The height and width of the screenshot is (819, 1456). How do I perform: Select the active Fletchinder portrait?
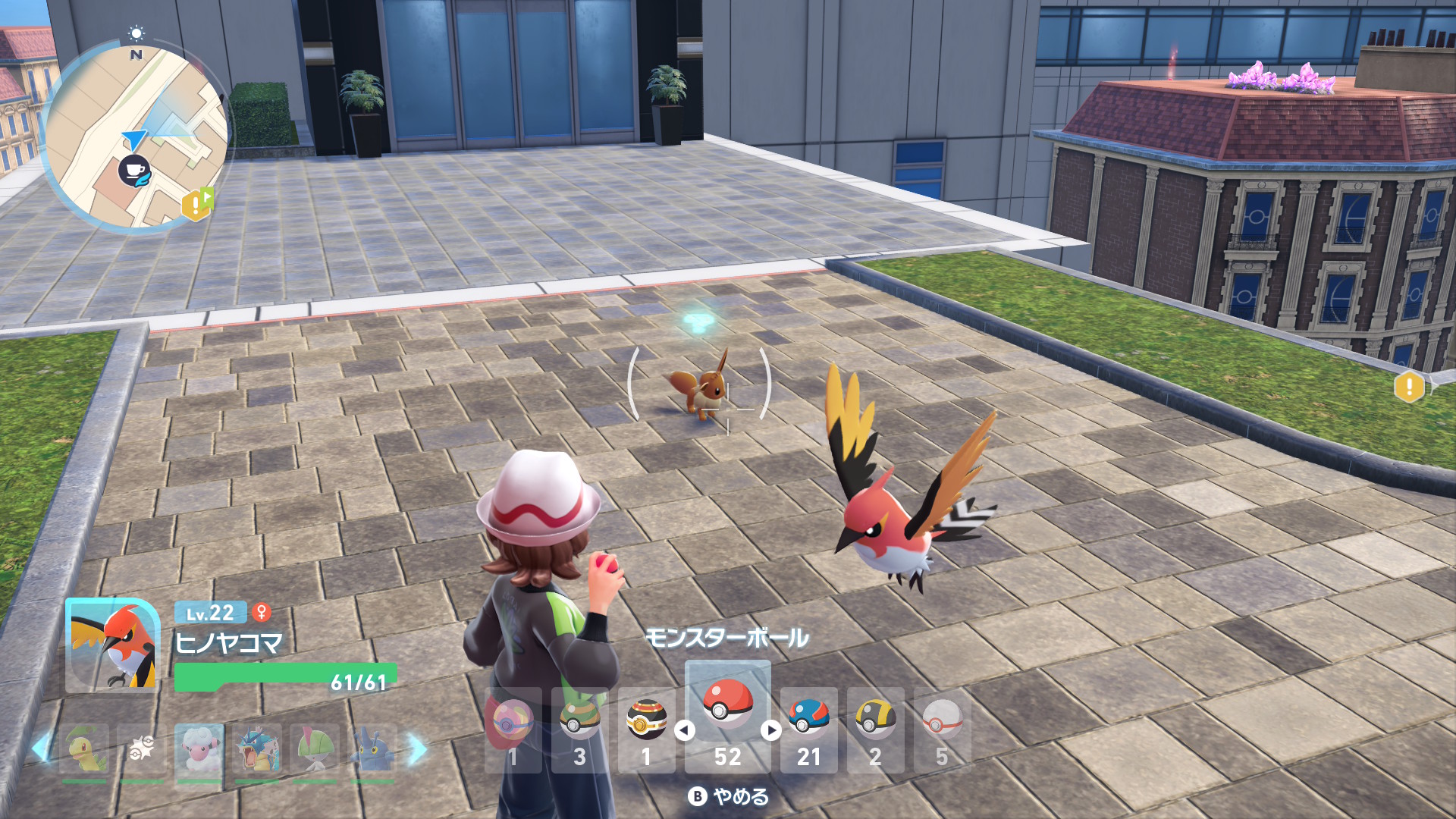click(x=112, y=645)
